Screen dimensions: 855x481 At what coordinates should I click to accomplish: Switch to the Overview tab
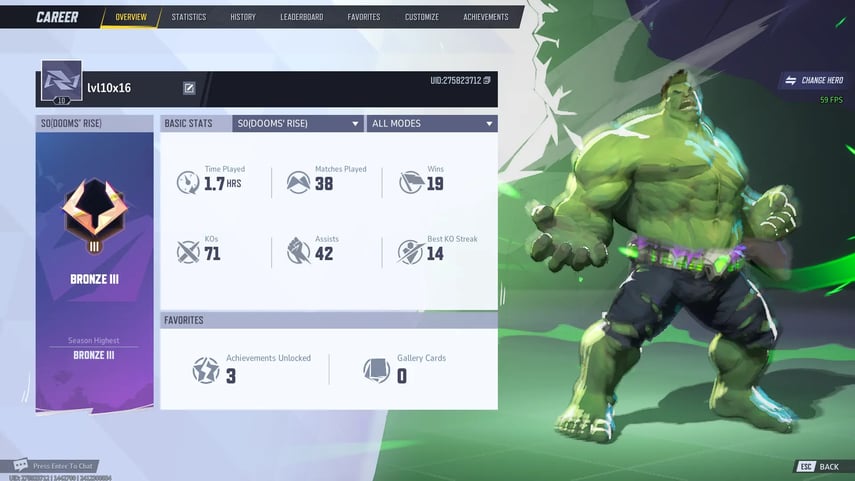[x=131, y=17]
